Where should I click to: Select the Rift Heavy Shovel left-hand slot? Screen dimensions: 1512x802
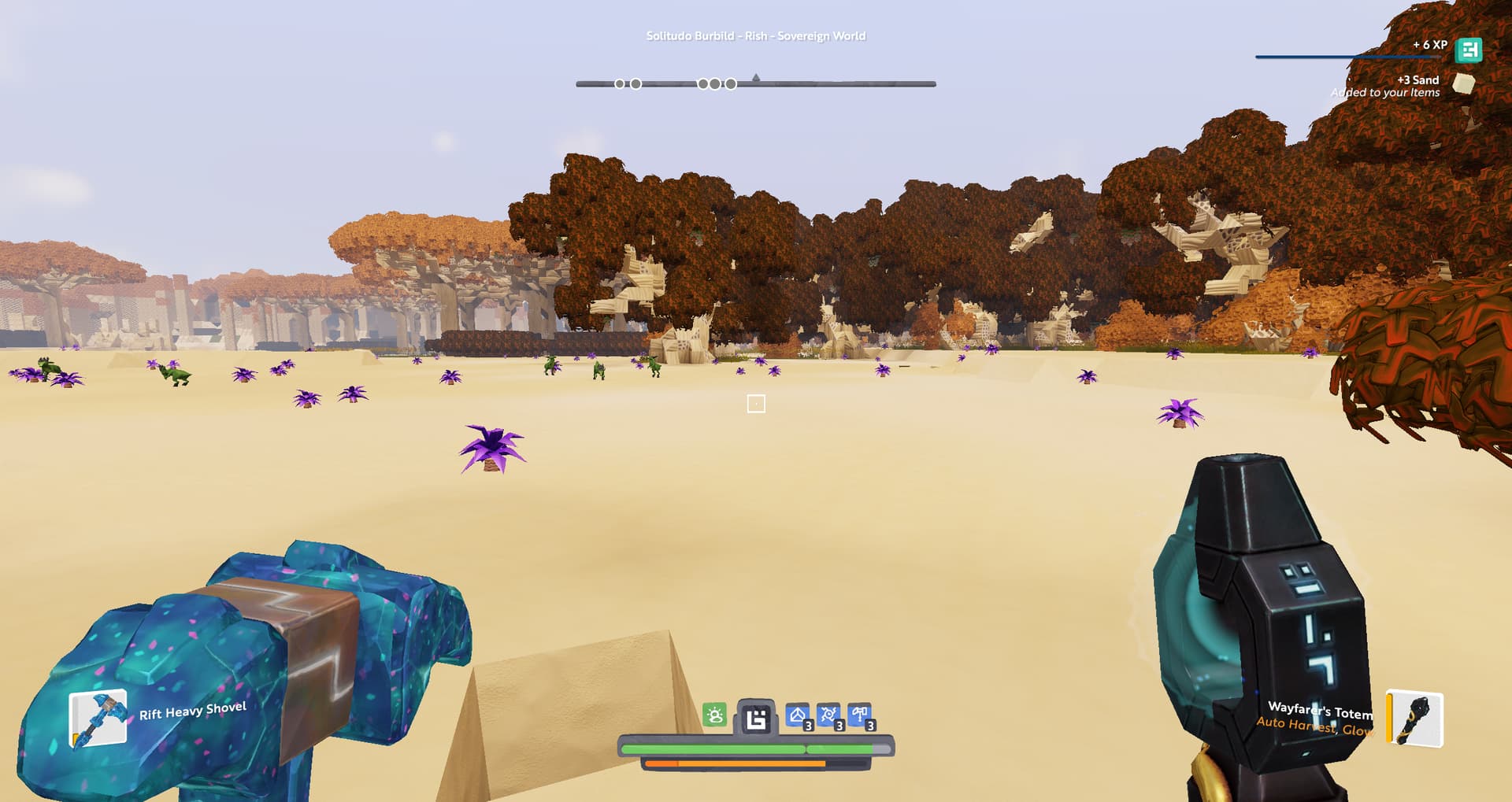click(x=98, y=717)
